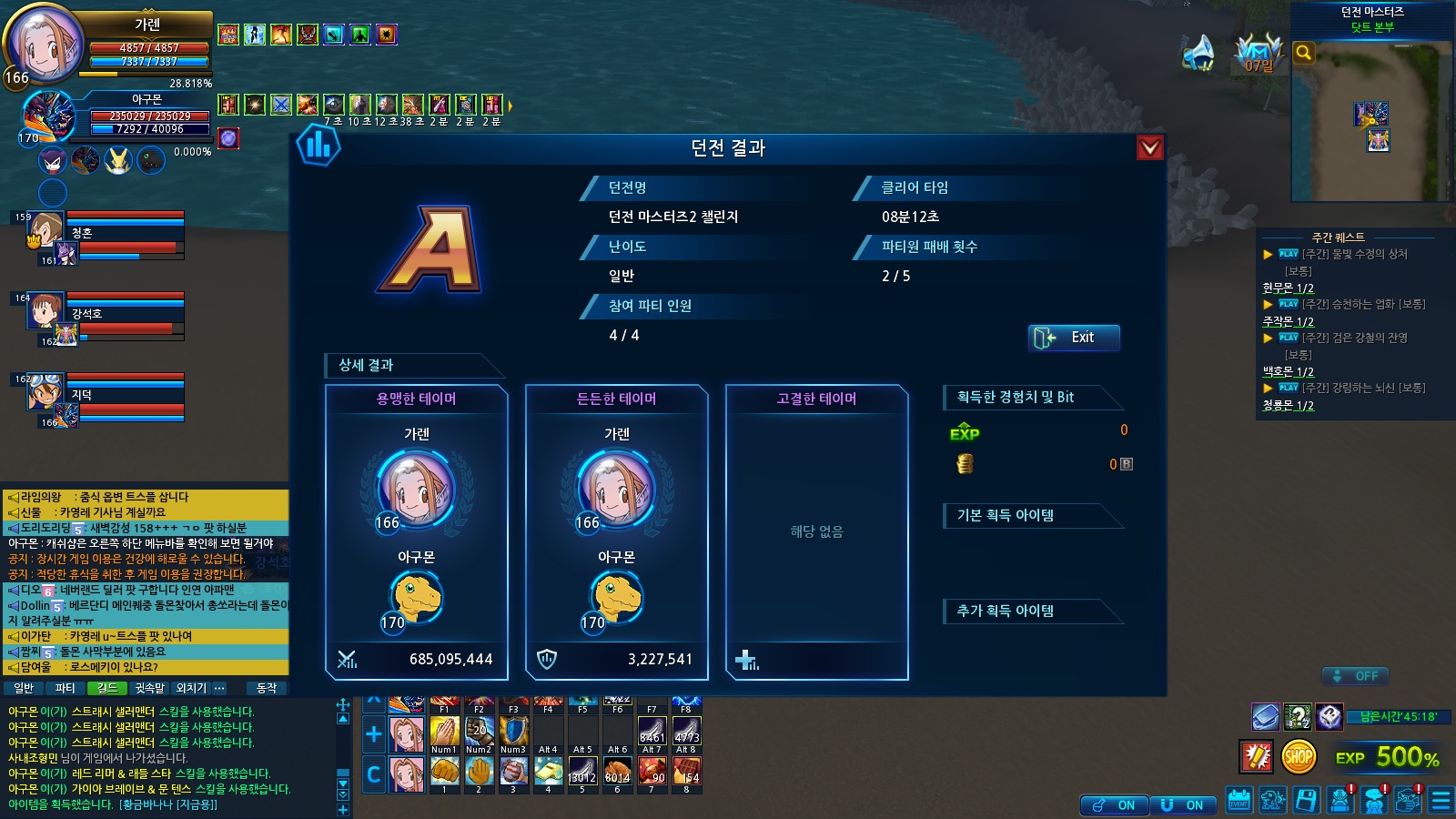Close the 던전 결과 results window
The image size is (1456, 819).
[1150, 147]
